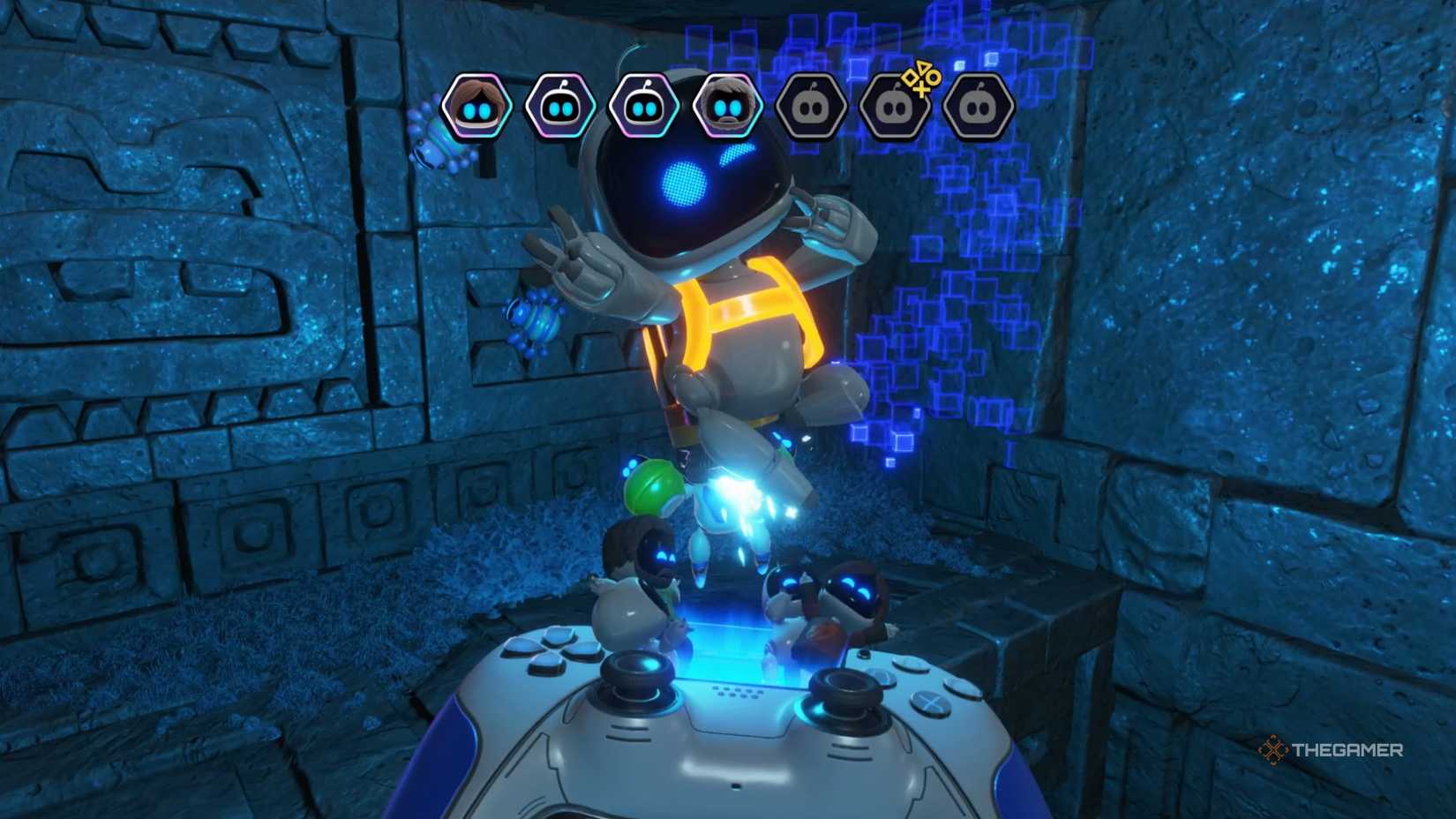The width and height of the screenshot is (1456, 819).
Task: Select the PlayStation shapes badge above the hexagon
Action: click(x=921, y=78)
